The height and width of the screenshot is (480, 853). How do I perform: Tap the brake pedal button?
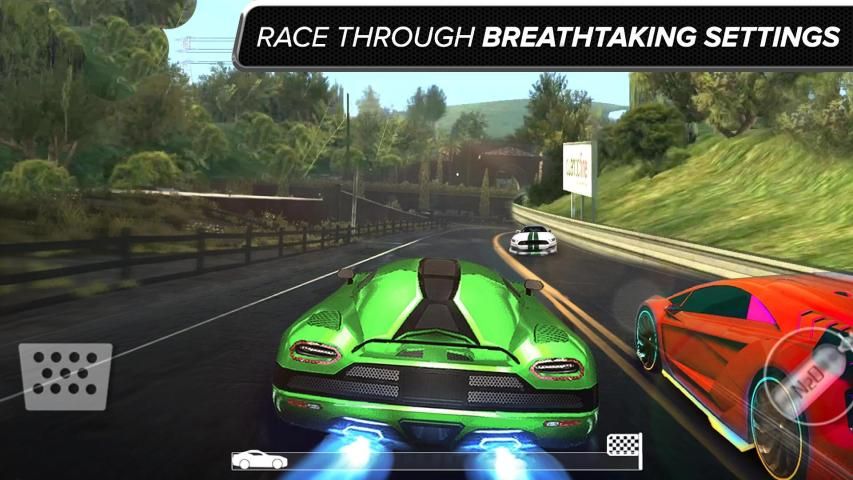pos(66,376)
